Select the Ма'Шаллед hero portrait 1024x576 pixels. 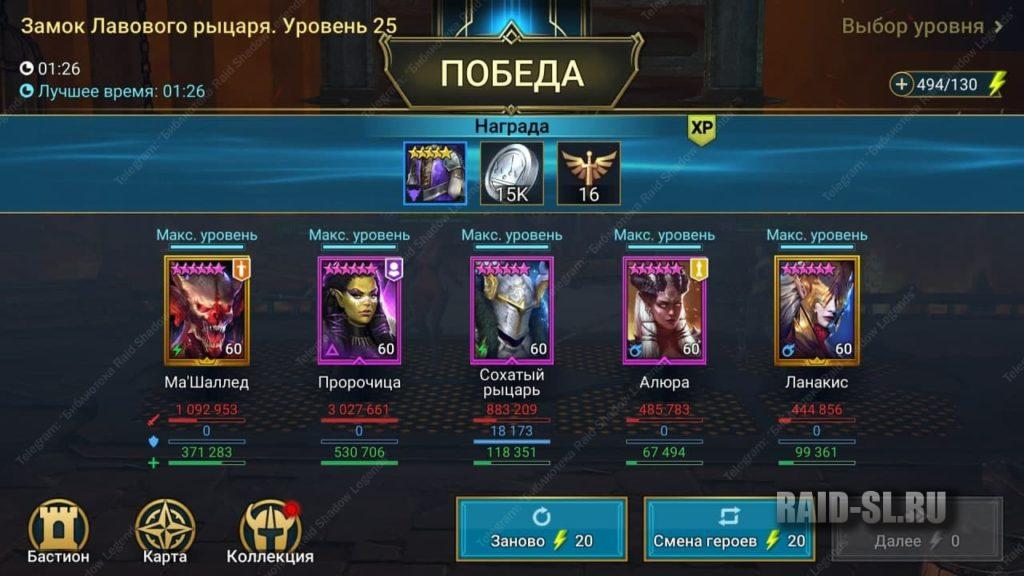point(206,311)
